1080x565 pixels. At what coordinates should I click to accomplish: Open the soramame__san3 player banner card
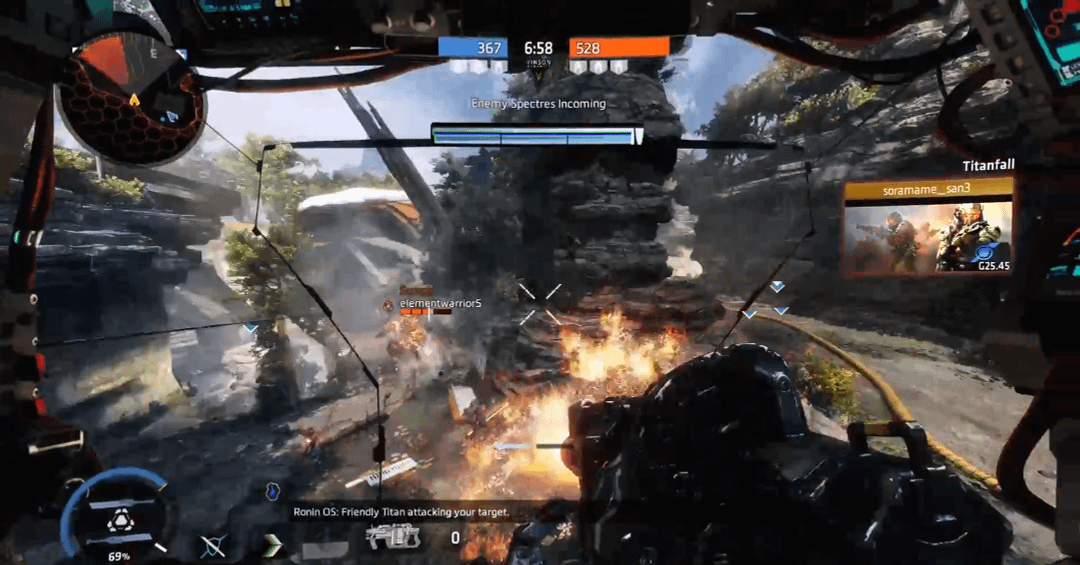pos(927,227)
